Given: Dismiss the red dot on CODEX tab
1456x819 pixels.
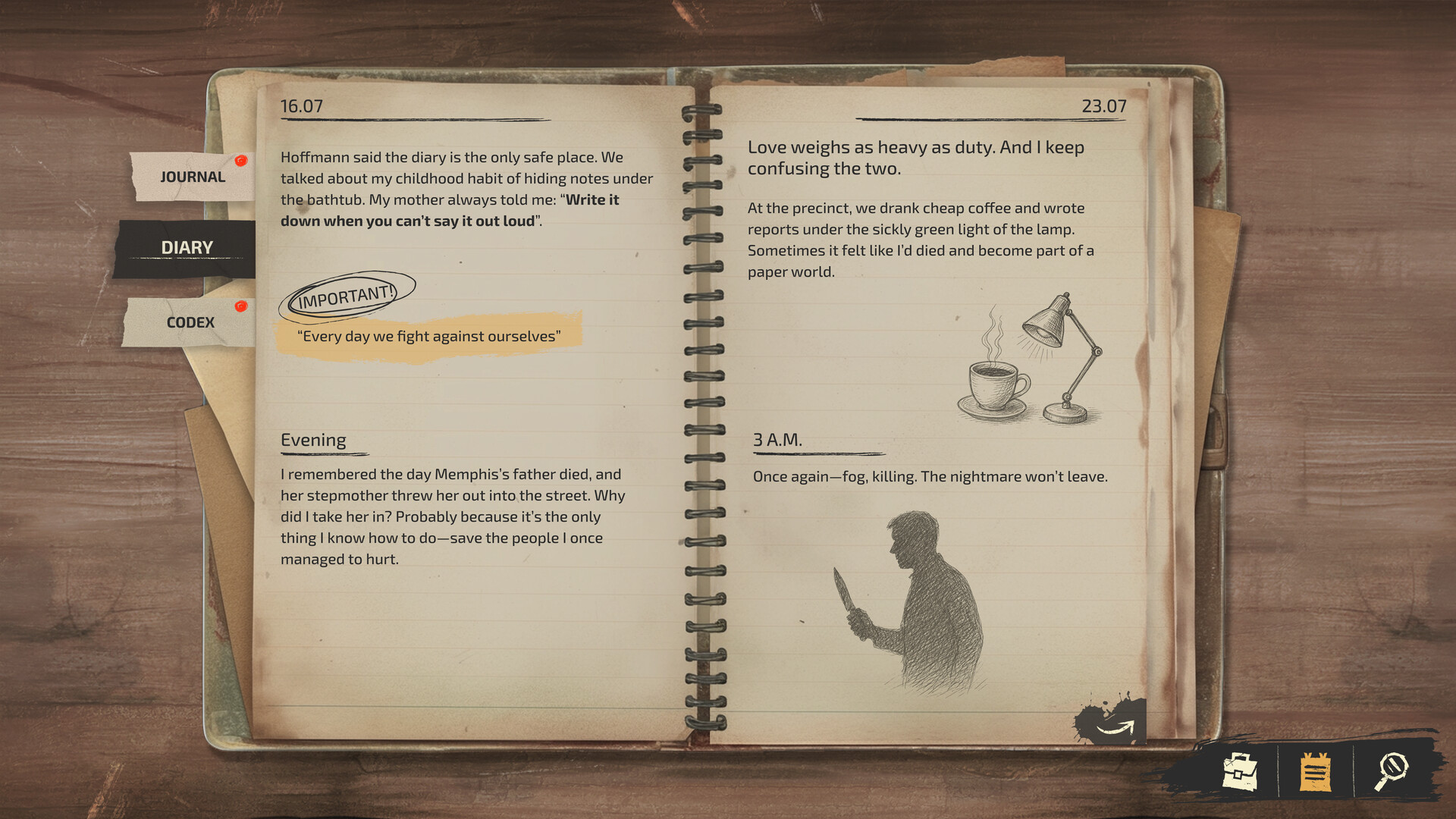Looking at the screenshot, I should click(241, 306).
